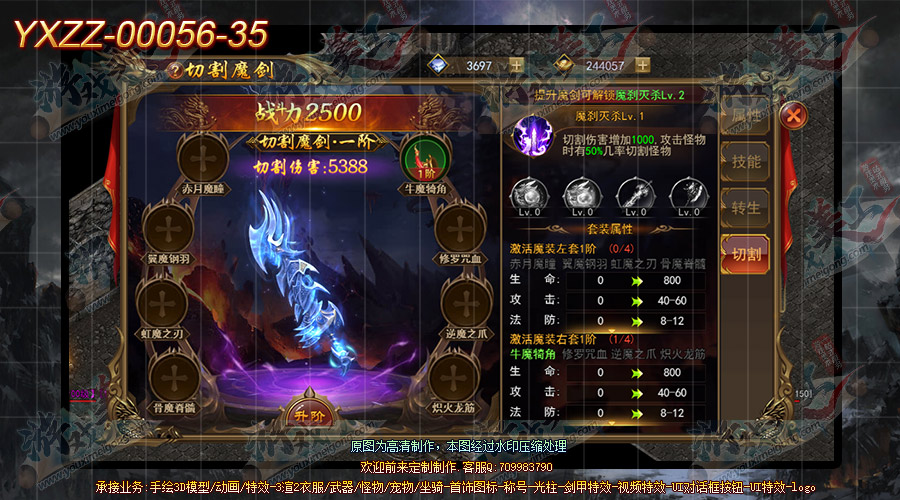
Task: Select the 转生 tab
Action: point(746,208)
